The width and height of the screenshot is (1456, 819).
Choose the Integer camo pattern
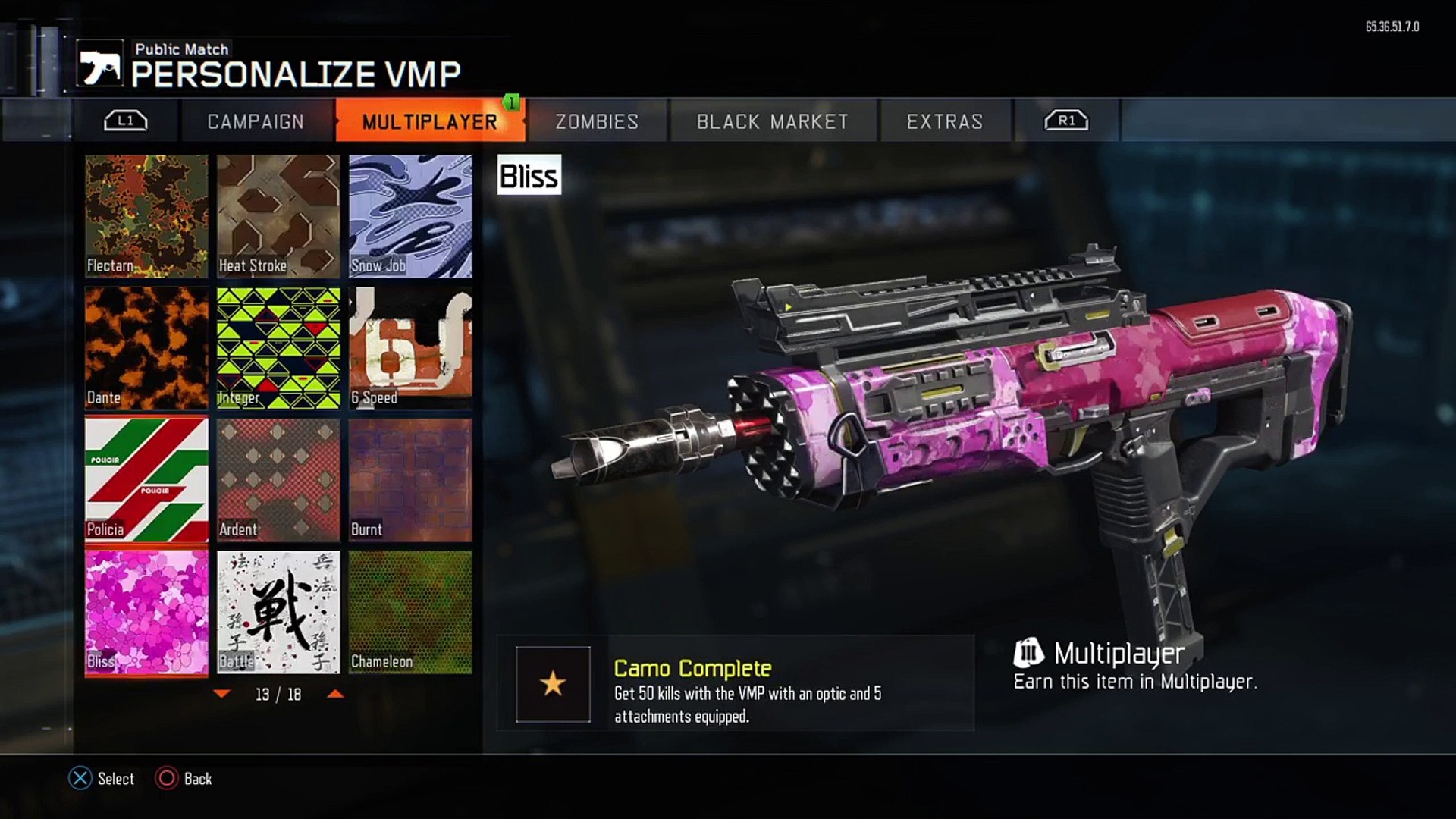click(278, 348)
